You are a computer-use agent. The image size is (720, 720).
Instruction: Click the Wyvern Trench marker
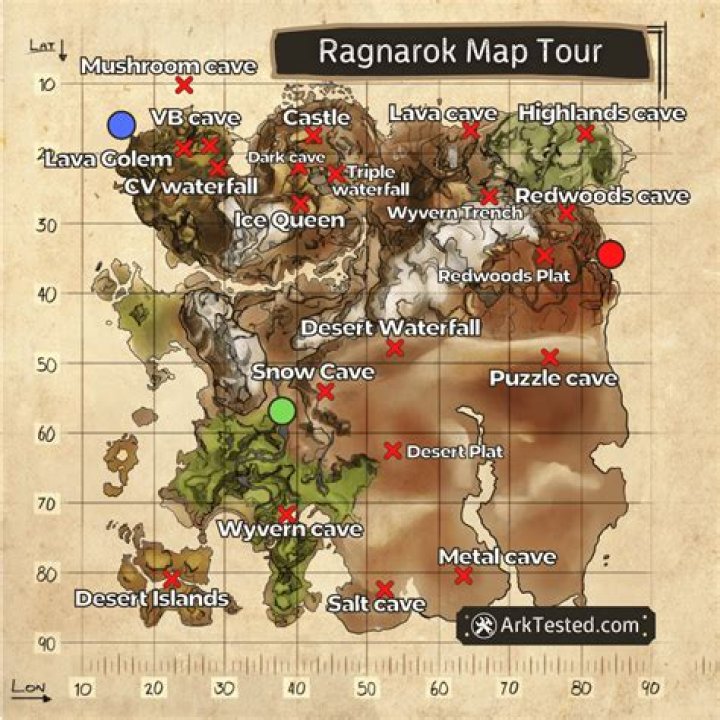tap(489, 197)
